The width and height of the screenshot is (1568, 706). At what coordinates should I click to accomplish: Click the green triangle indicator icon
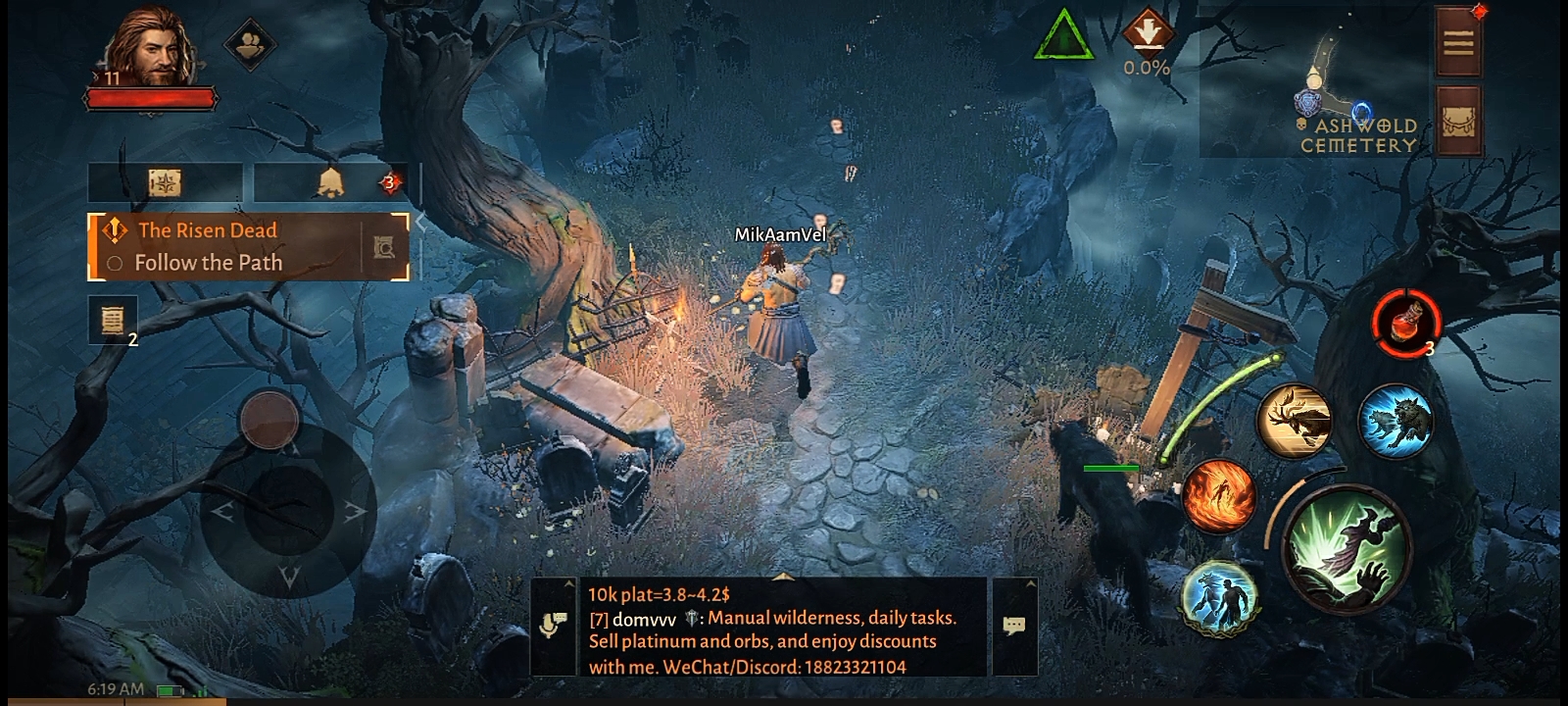(x=1063, y=37)
